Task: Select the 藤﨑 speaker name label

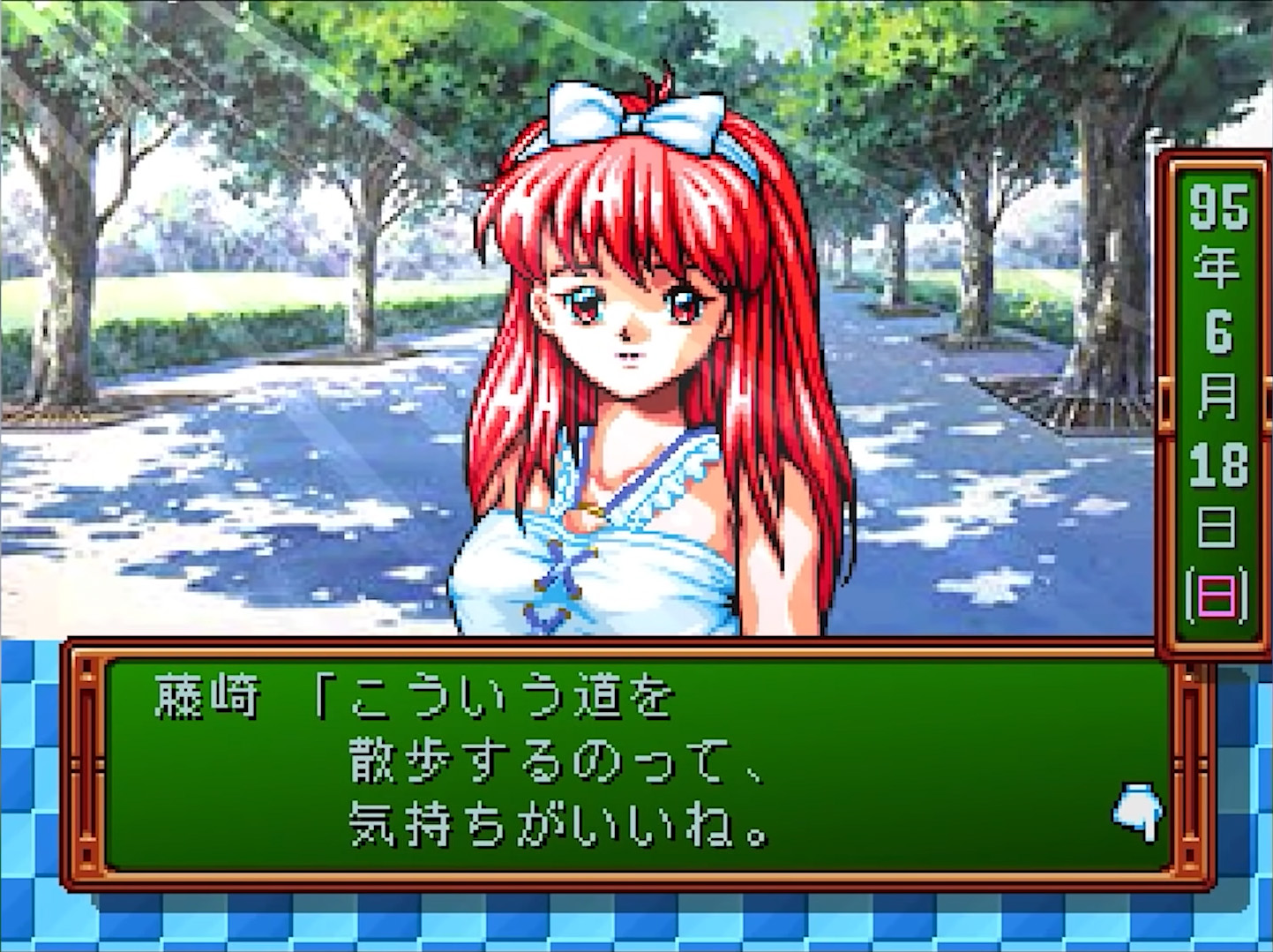Action: click(203, 693)
